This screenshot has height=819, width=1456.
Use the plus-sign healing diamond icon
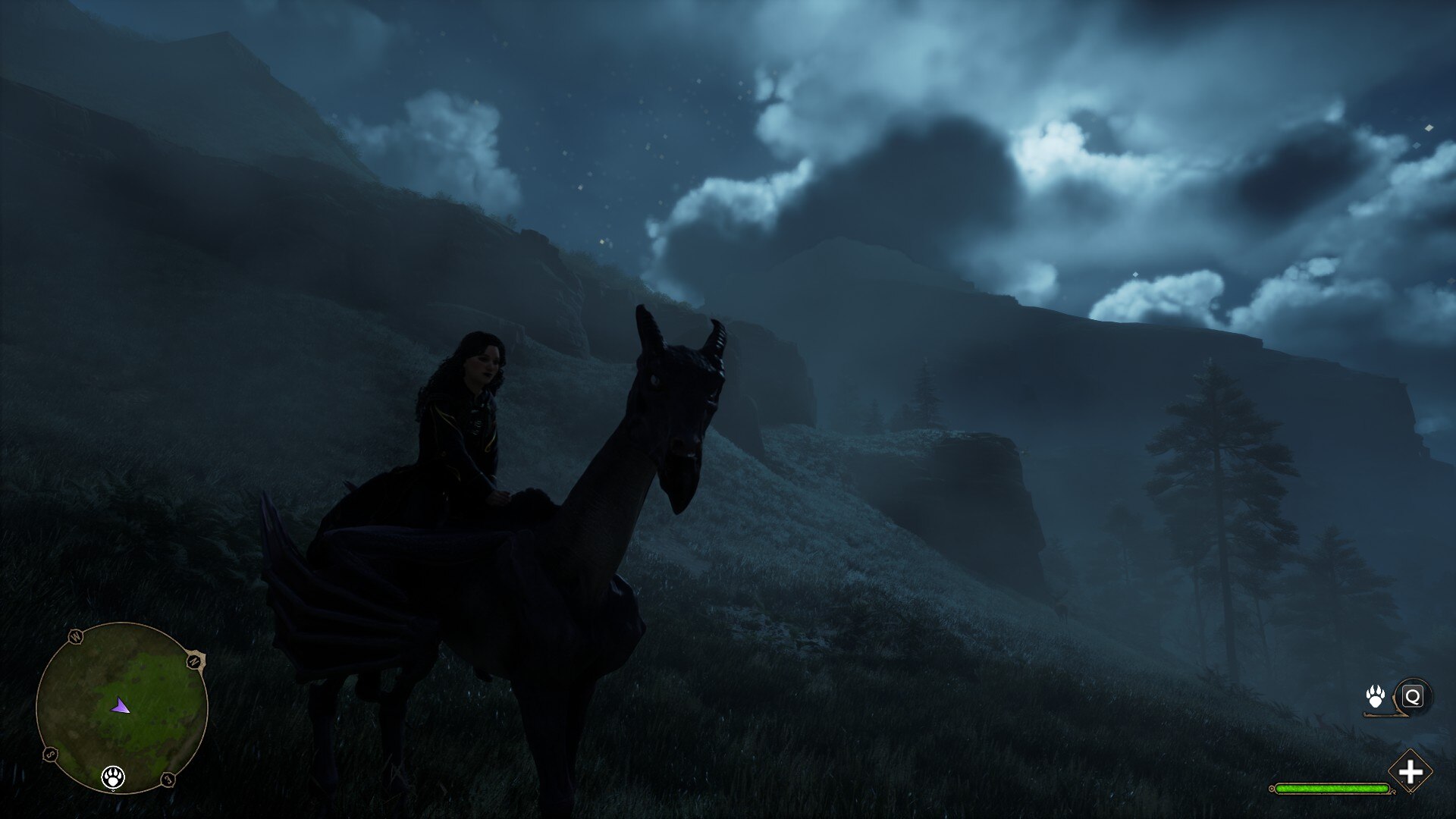pos(1410,773)
